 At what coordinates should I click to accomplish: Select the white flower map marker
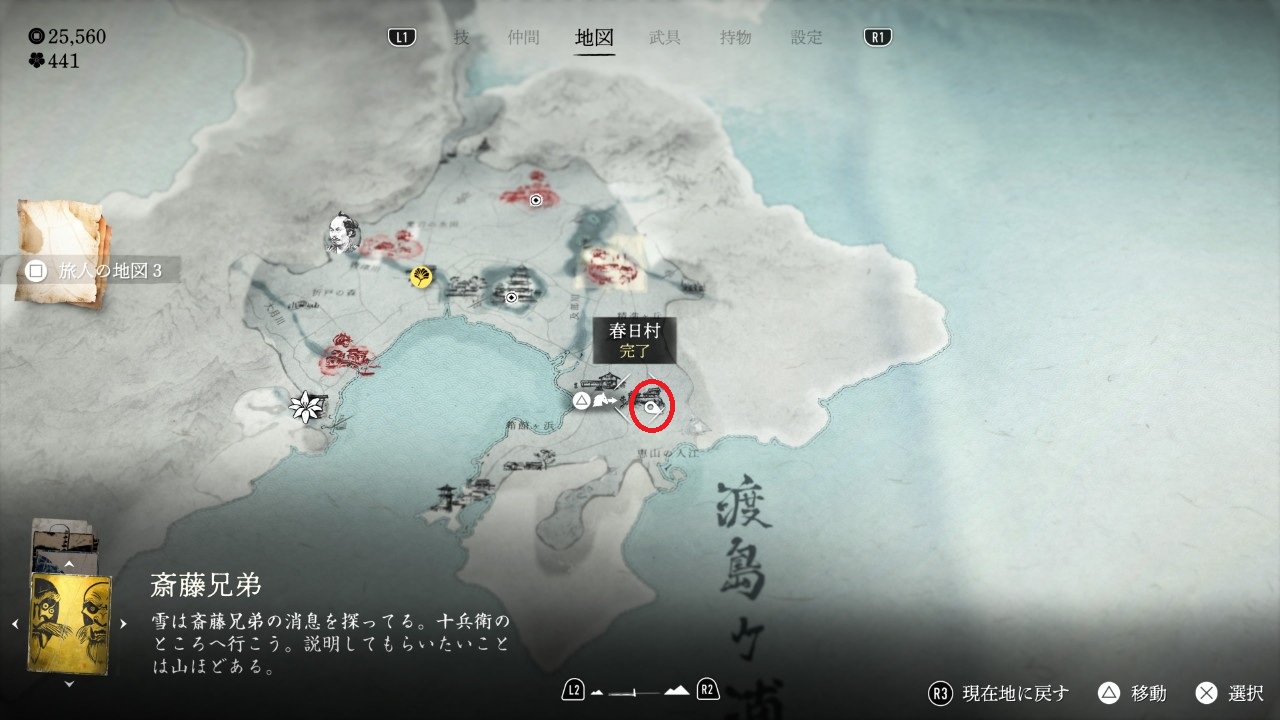[303, 406]
